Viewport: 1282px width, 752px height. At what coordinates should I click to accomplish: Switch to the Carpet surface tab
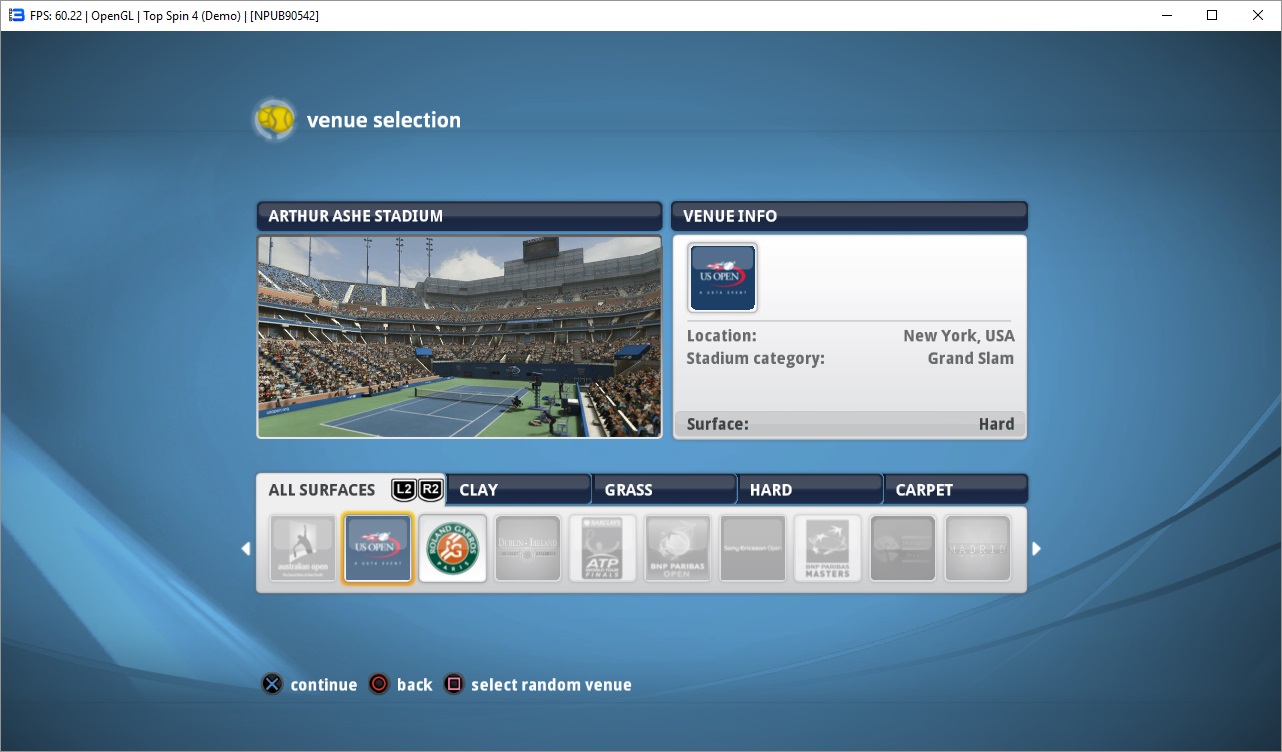pyautogui.click(x=955, y=490)
